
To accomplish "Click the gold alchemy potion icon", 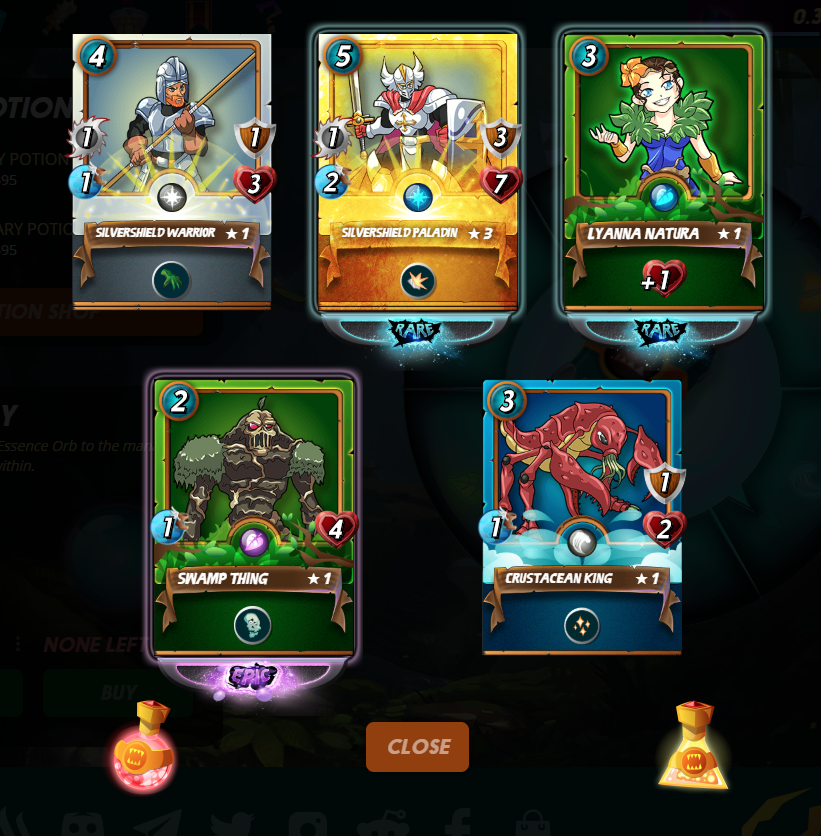I will (694, 747).
